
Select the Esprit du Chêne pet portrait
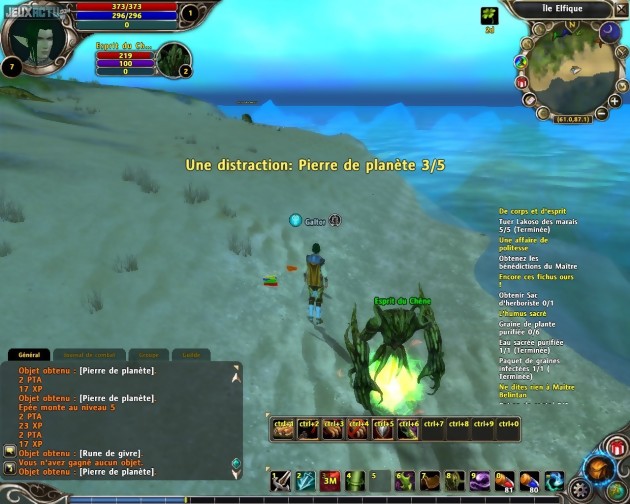pyautogui.click(x=171, y=59)
